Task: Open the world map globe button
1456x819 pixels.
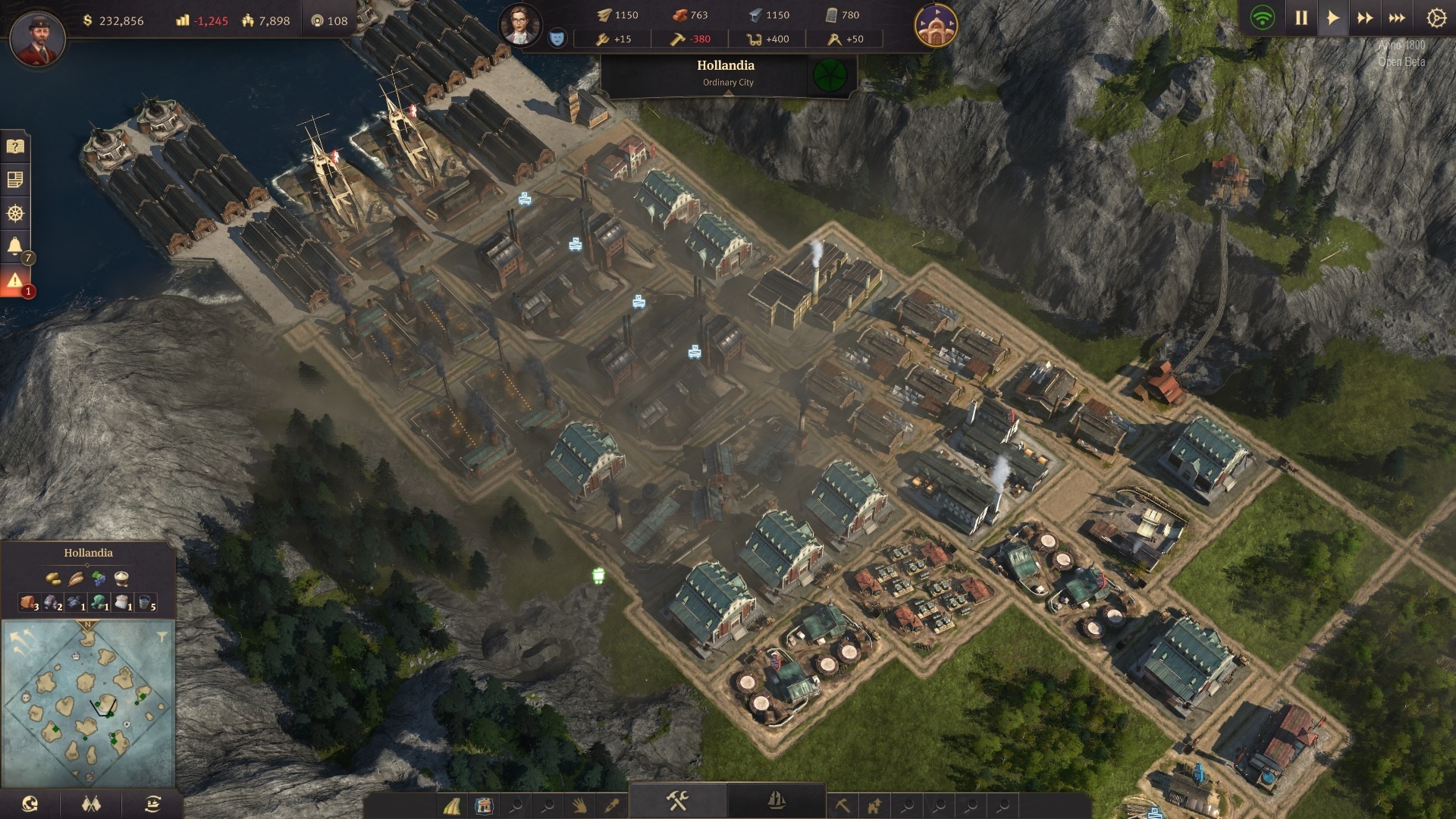Action: tap(30, 804)
